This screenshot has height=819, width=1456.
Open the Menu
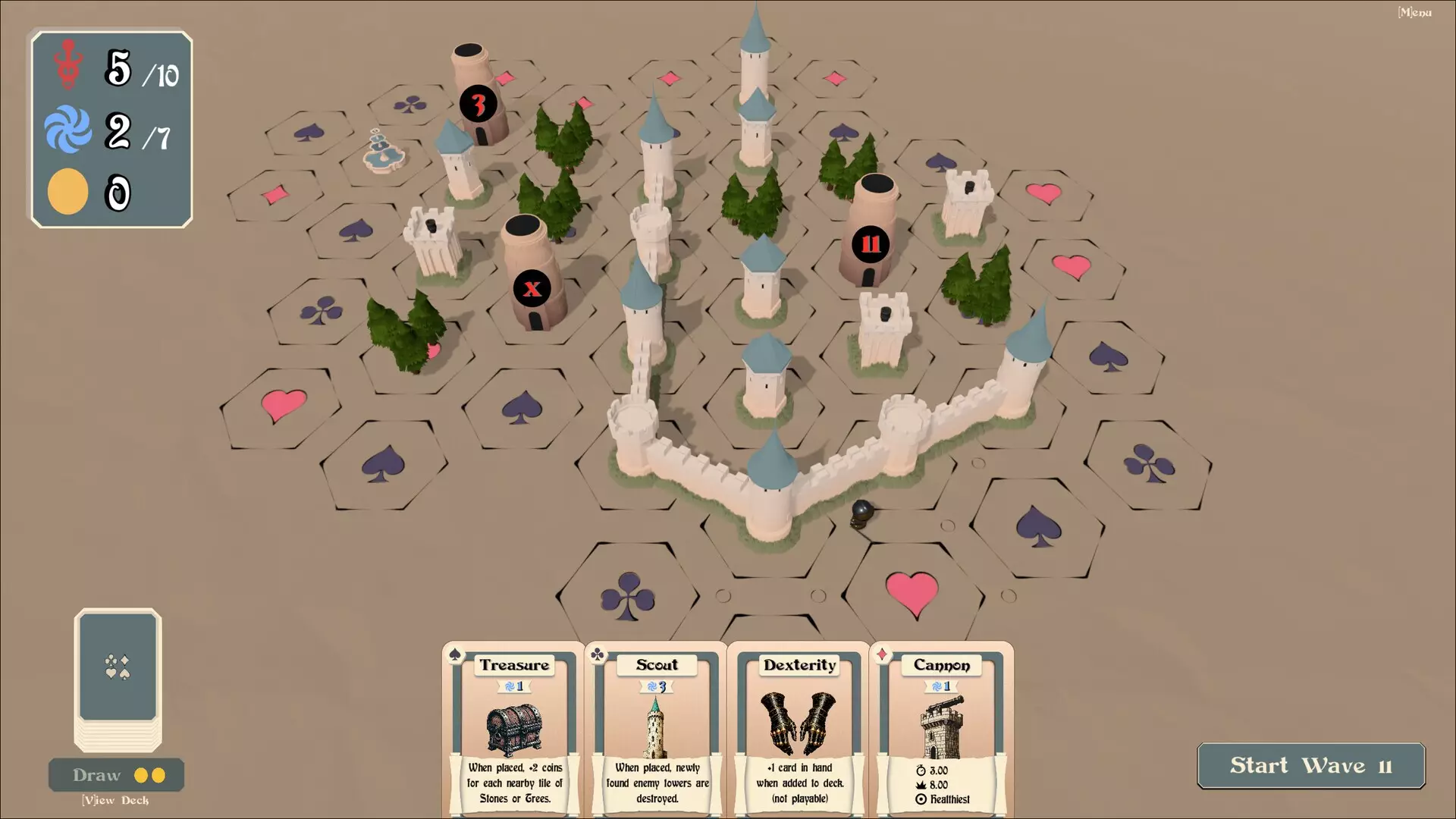pyautogui.click(x=1414, y=12)
